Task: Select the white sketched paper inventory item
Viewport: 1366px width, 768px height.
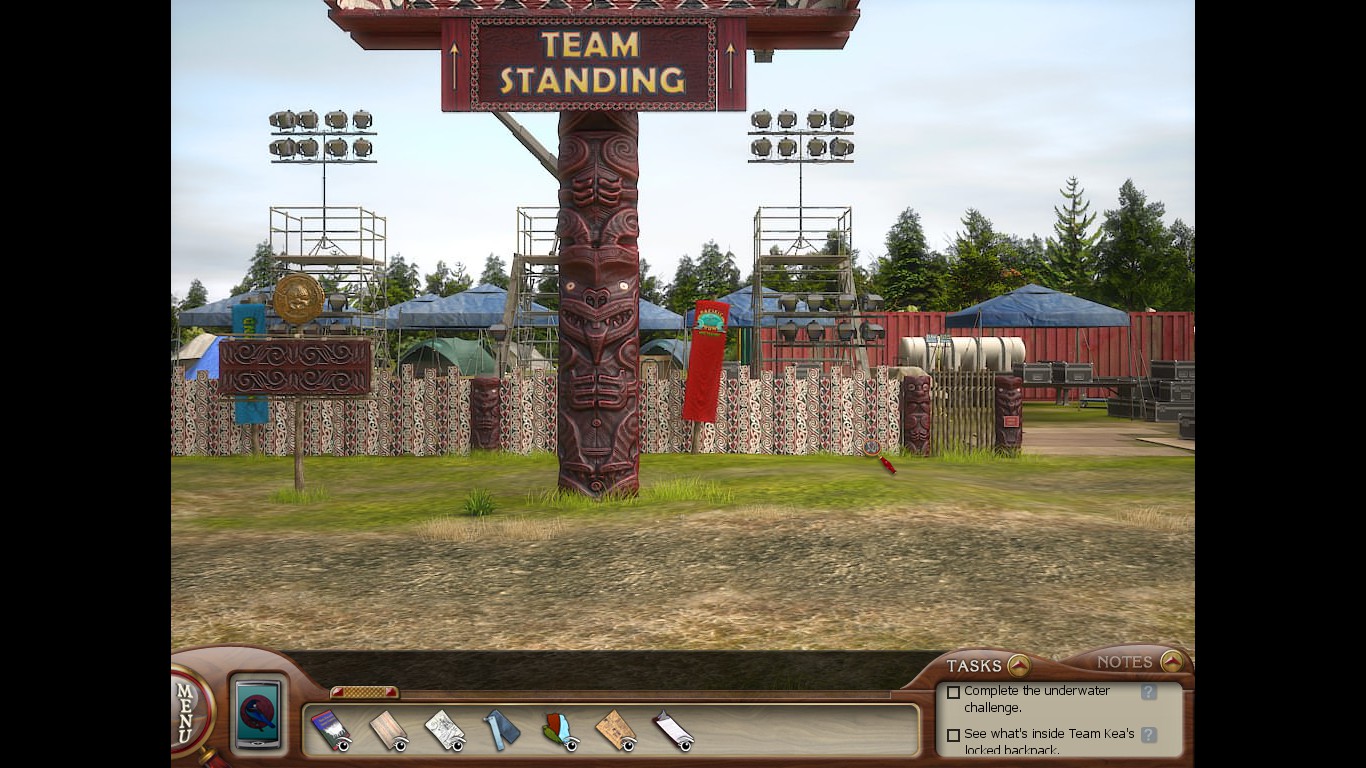Action: pyautogui.click(x=444, y=730)
